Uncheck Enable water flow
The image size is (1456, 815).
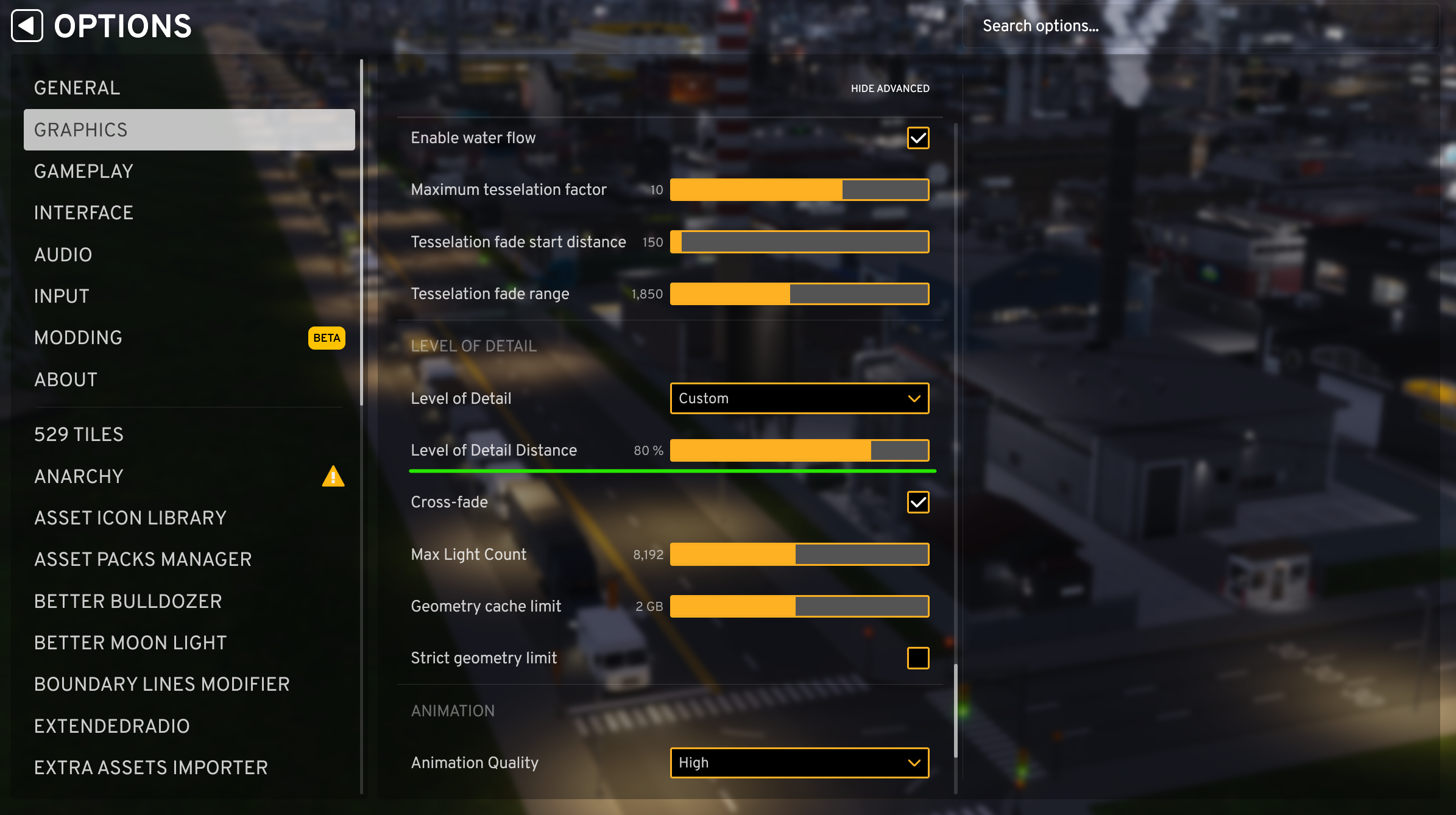tap(918, 138)
